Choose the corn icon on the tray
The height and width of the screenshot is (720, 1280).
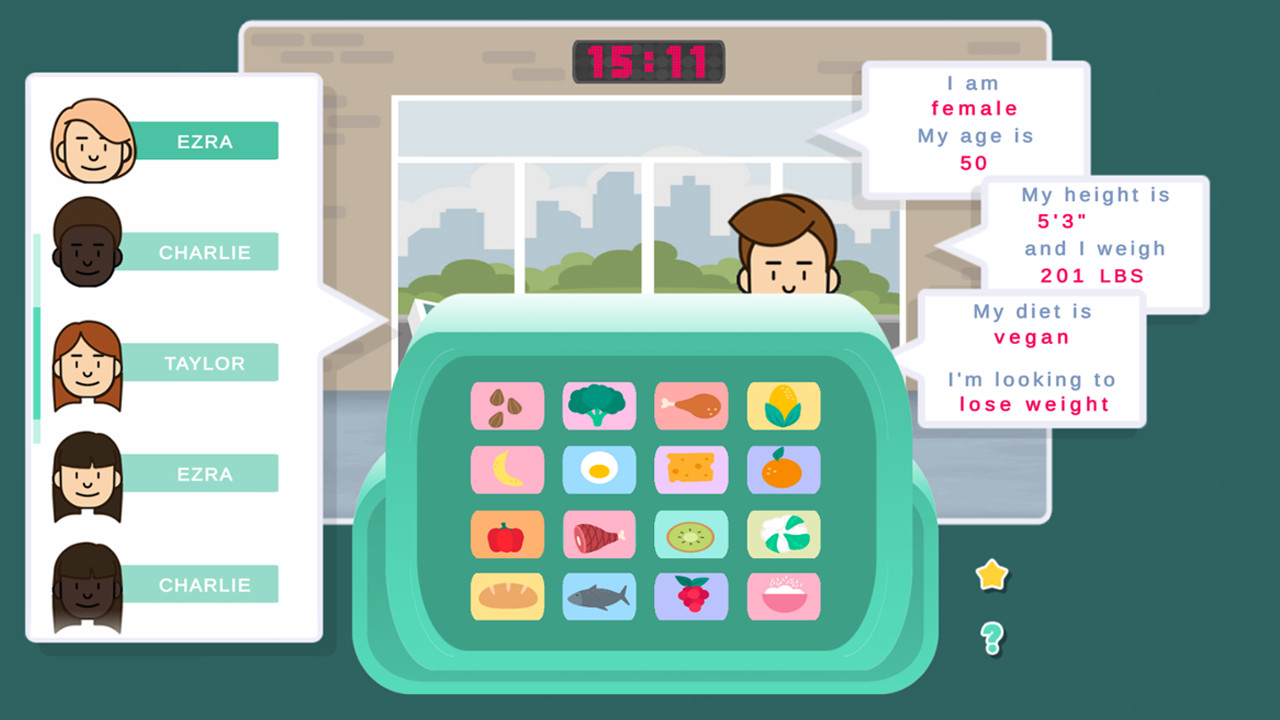click(x=784, y=406)
